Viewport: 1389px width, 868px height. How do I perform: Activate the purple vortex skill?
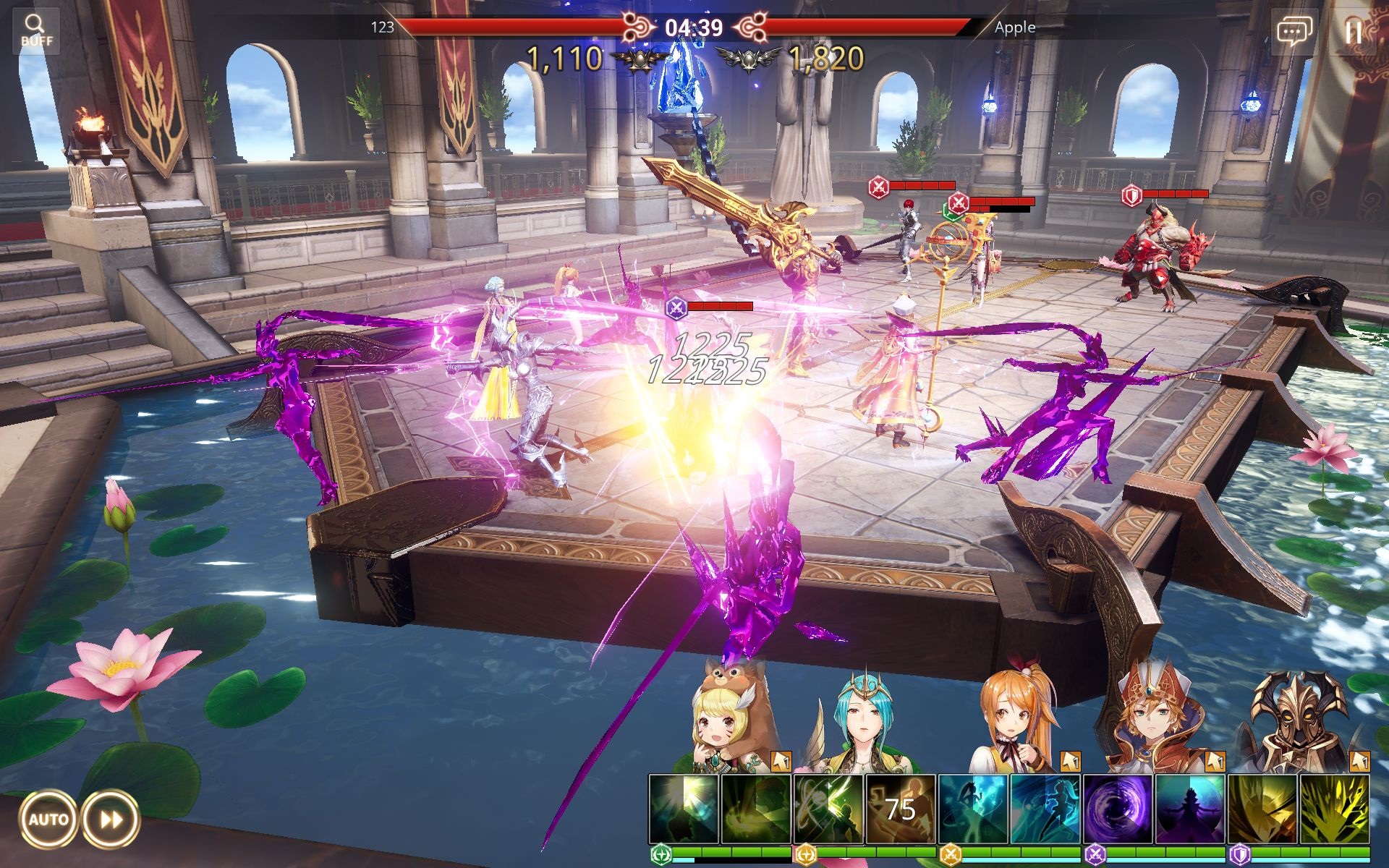click(1118, 809)
